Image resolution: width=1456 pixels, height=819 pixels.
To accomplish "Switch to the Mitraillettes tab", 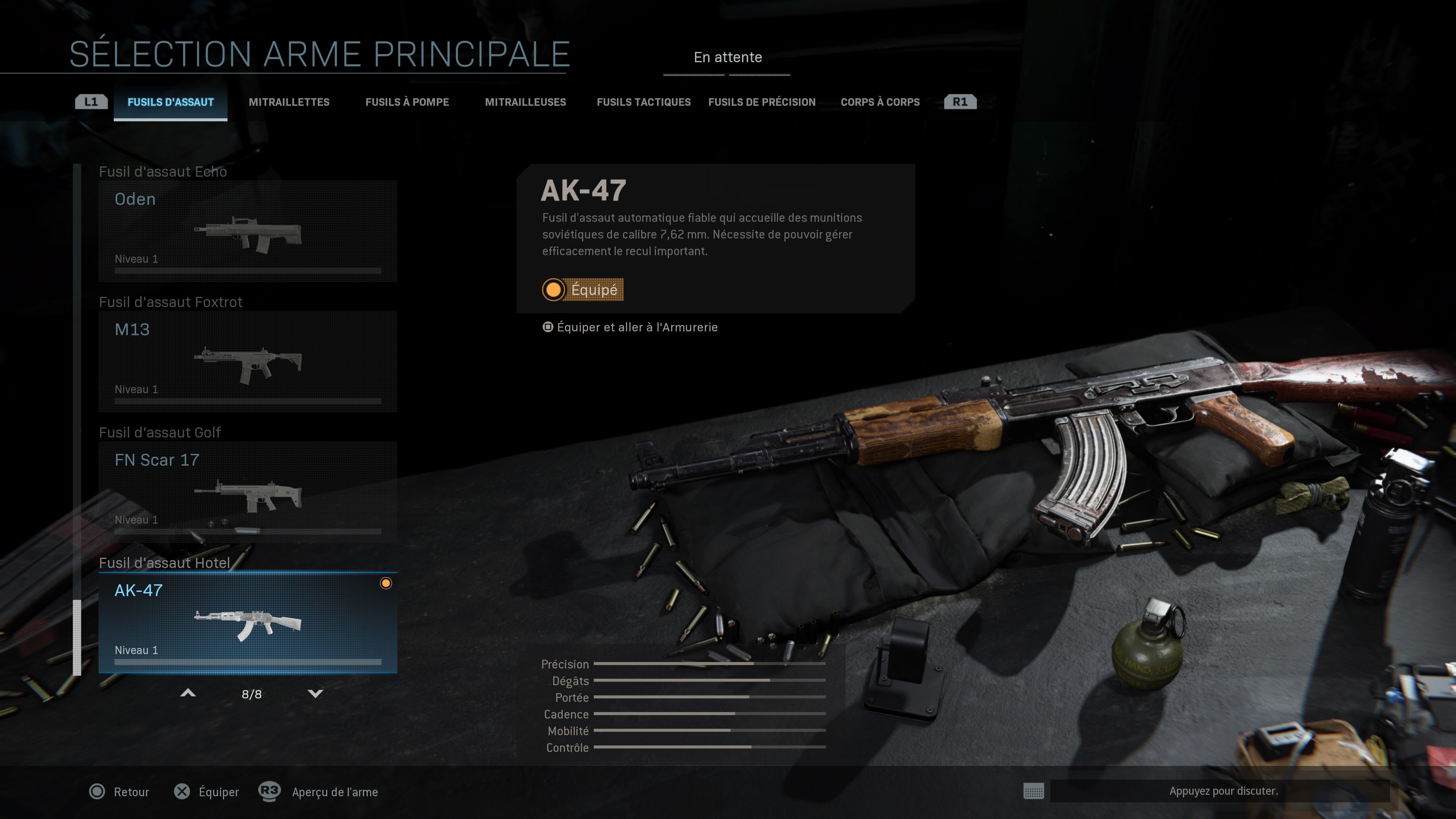I will tap(289, 102).
